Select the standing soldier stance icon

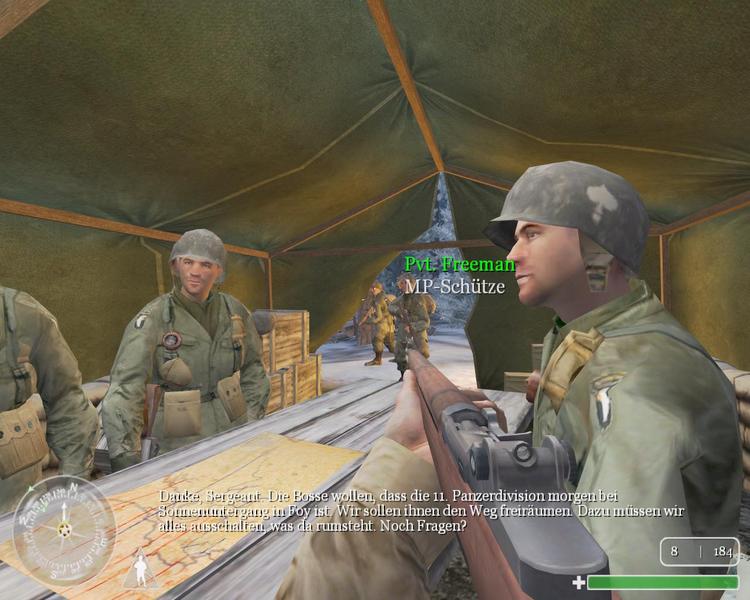(x=141, y=570)
